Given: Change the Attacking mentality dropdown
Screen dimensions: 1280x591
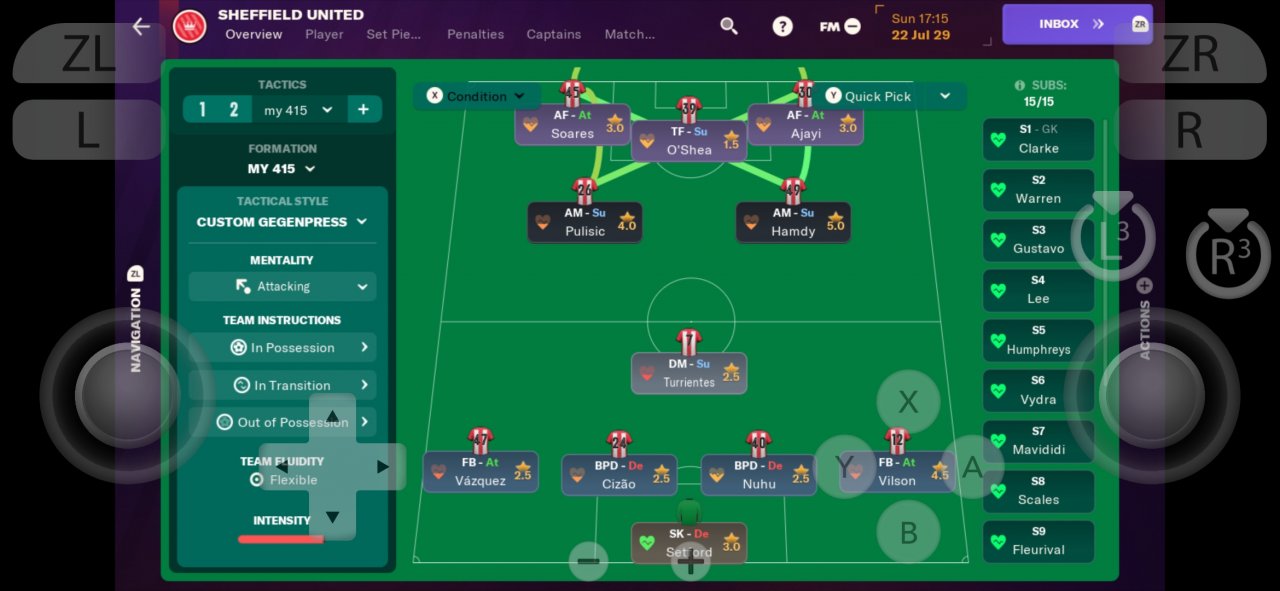Looking at the screenshot, I should 282,286.
